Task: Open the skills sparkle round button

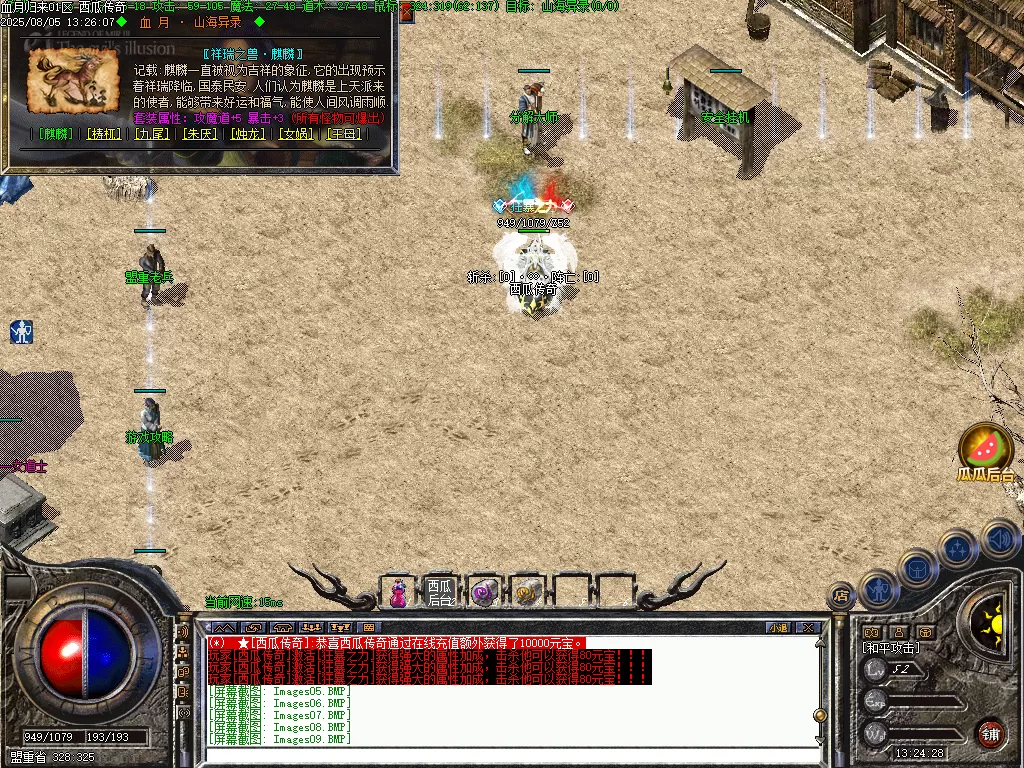Action: 957,548
